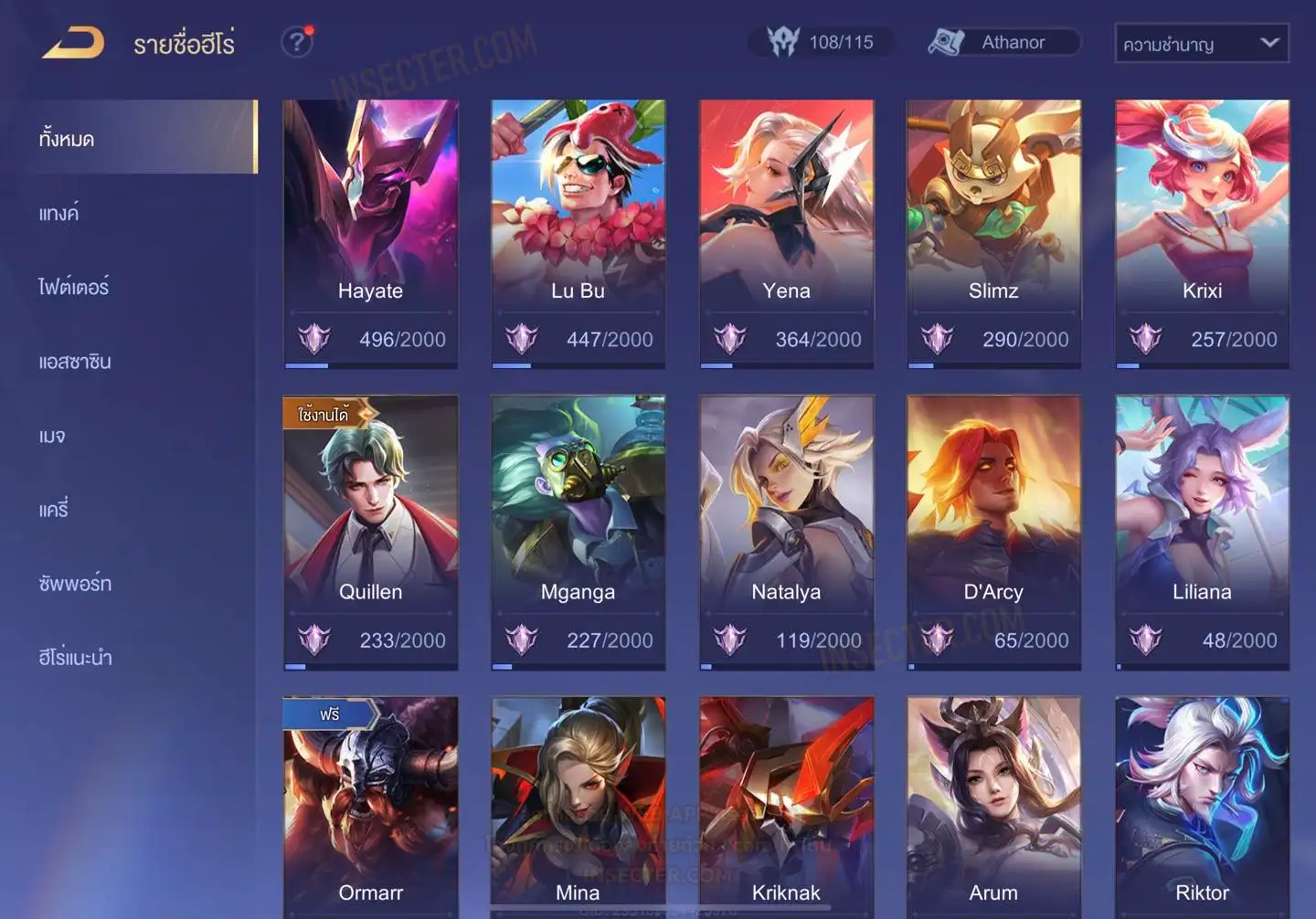Filter heroes by แอสซาซิน
1316x919 pixels.
[x=75, y=362]
